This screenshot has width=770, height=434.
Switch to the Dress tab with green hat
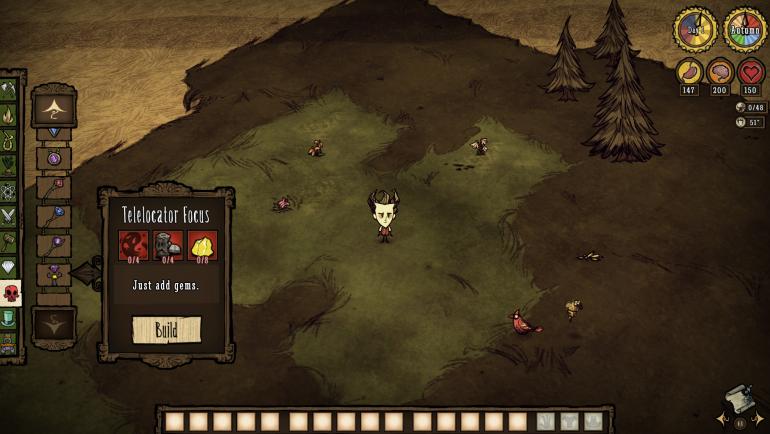[8, 318]
